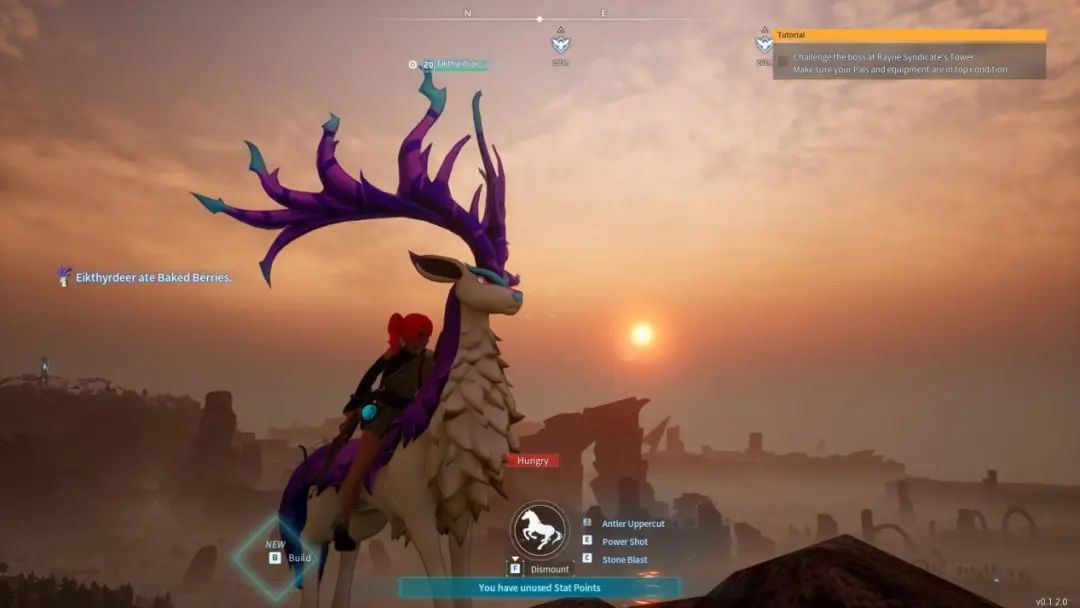This screenshot has width=1080, height=608.
Task: Select the tower marker on the compass
Action: click(x=561, y=44)
